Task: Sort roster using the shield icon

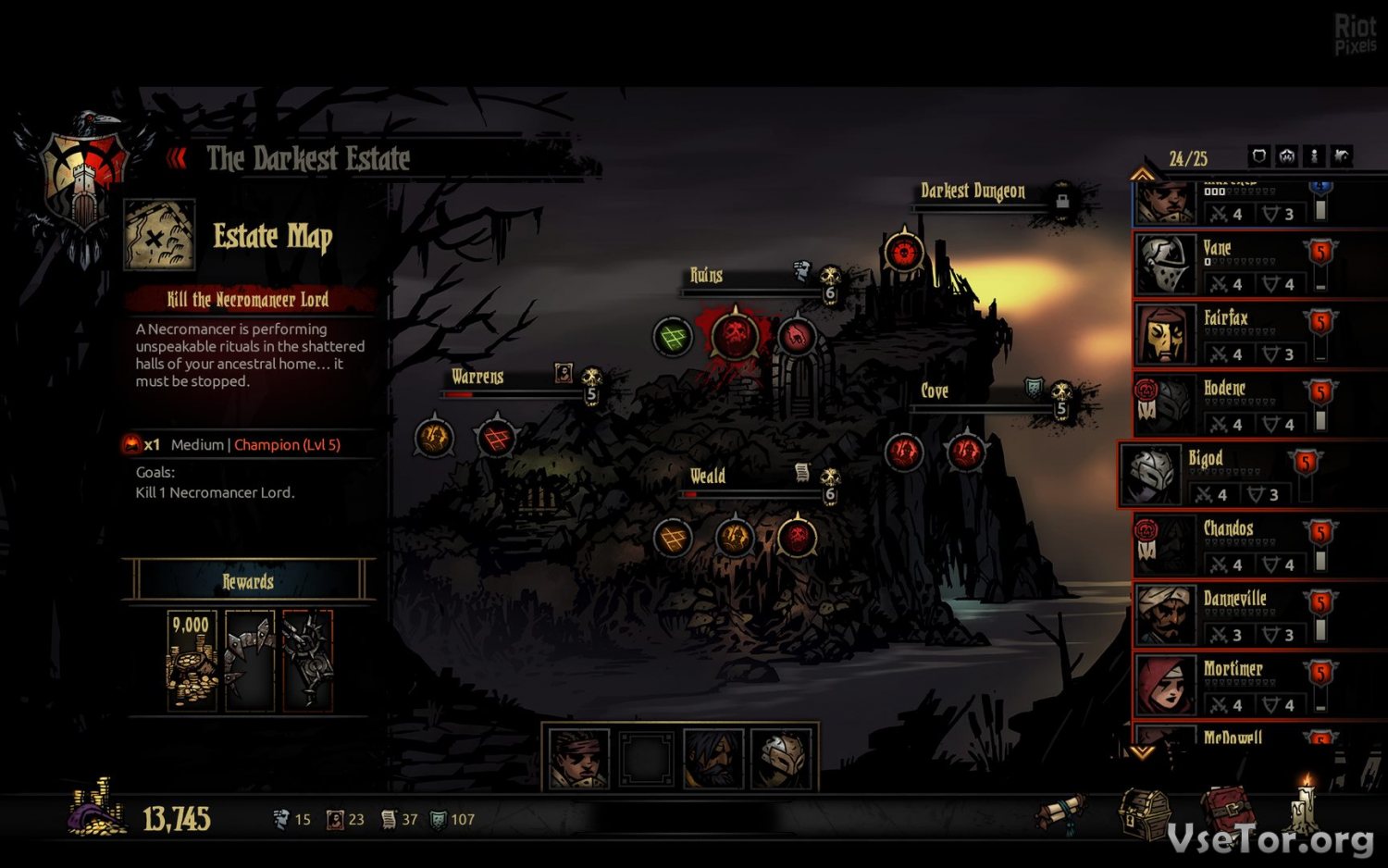Action: point(1258,156)
